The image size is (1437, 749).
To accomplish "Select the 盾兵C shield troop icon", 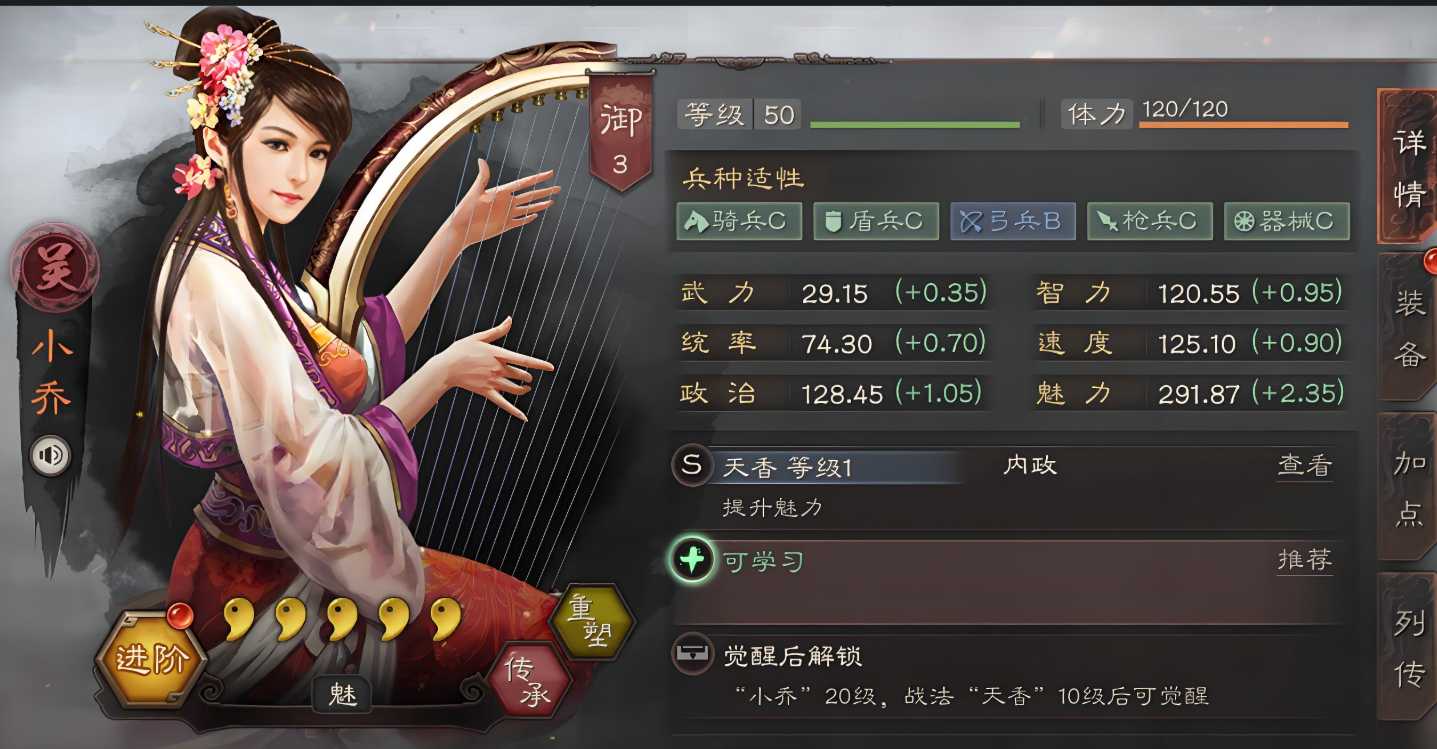I will 875,221.
